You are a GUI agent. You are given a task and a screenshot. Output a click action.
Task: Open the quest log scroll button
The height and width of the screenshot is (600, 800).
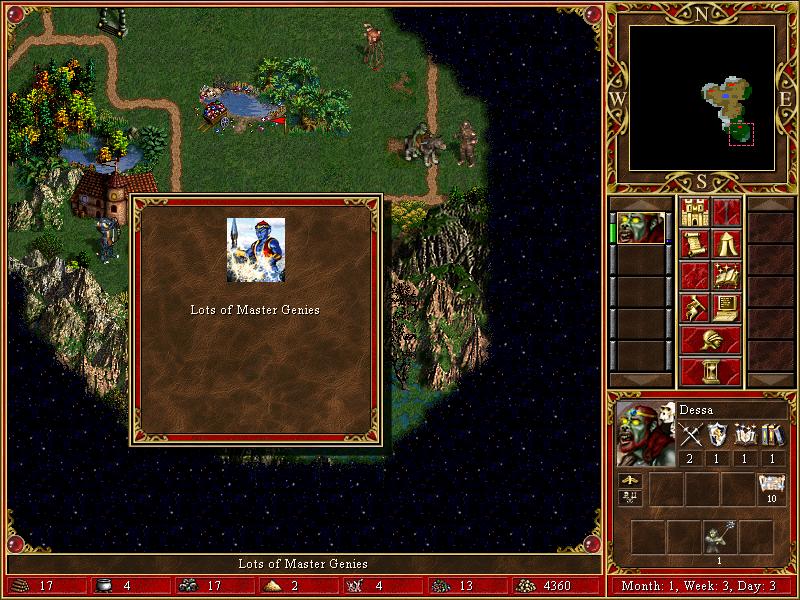[x=694, y=244]
